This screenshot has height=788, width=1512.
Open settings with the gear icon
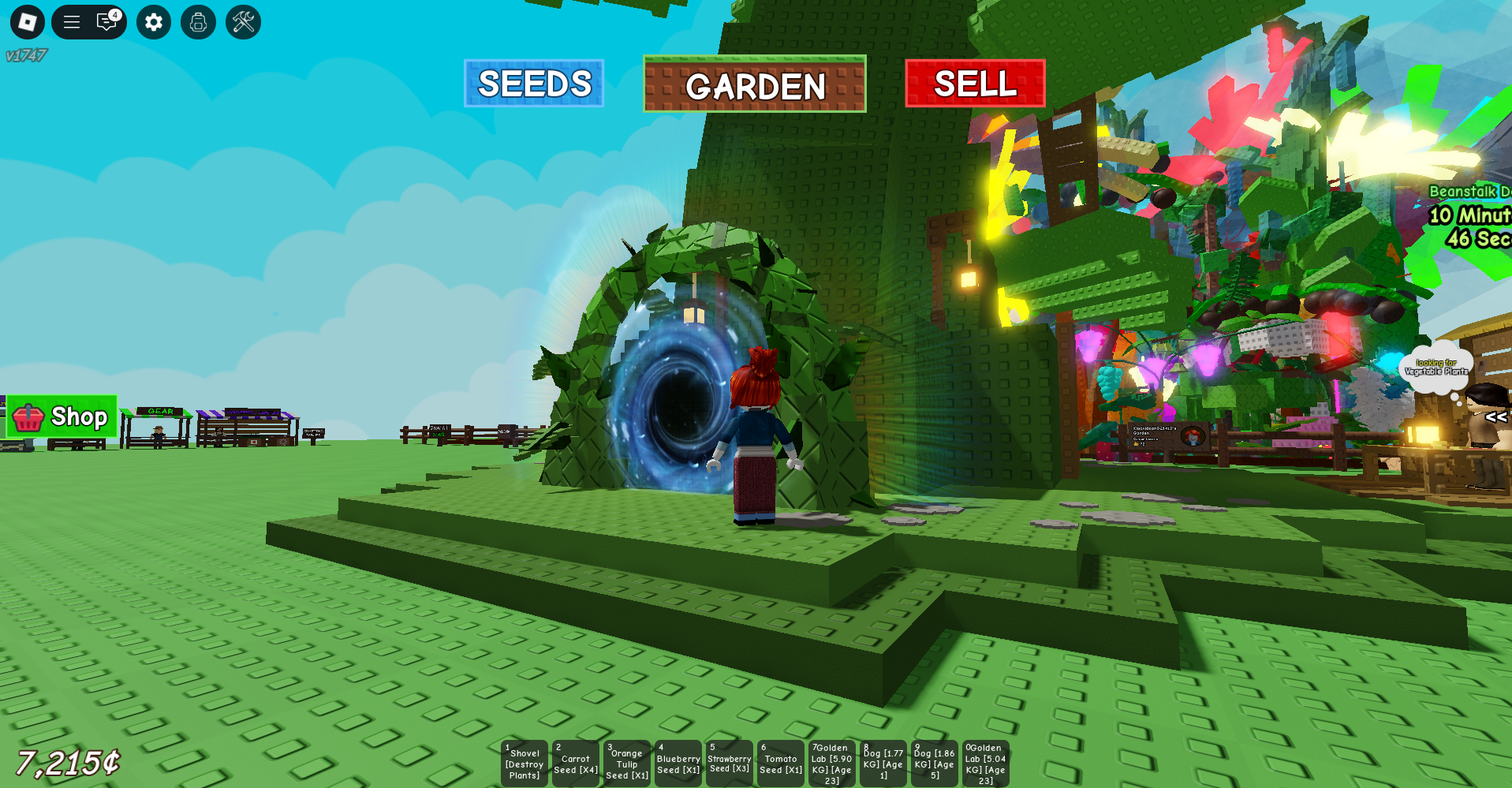pyautogui.click(x=153, y=22)
